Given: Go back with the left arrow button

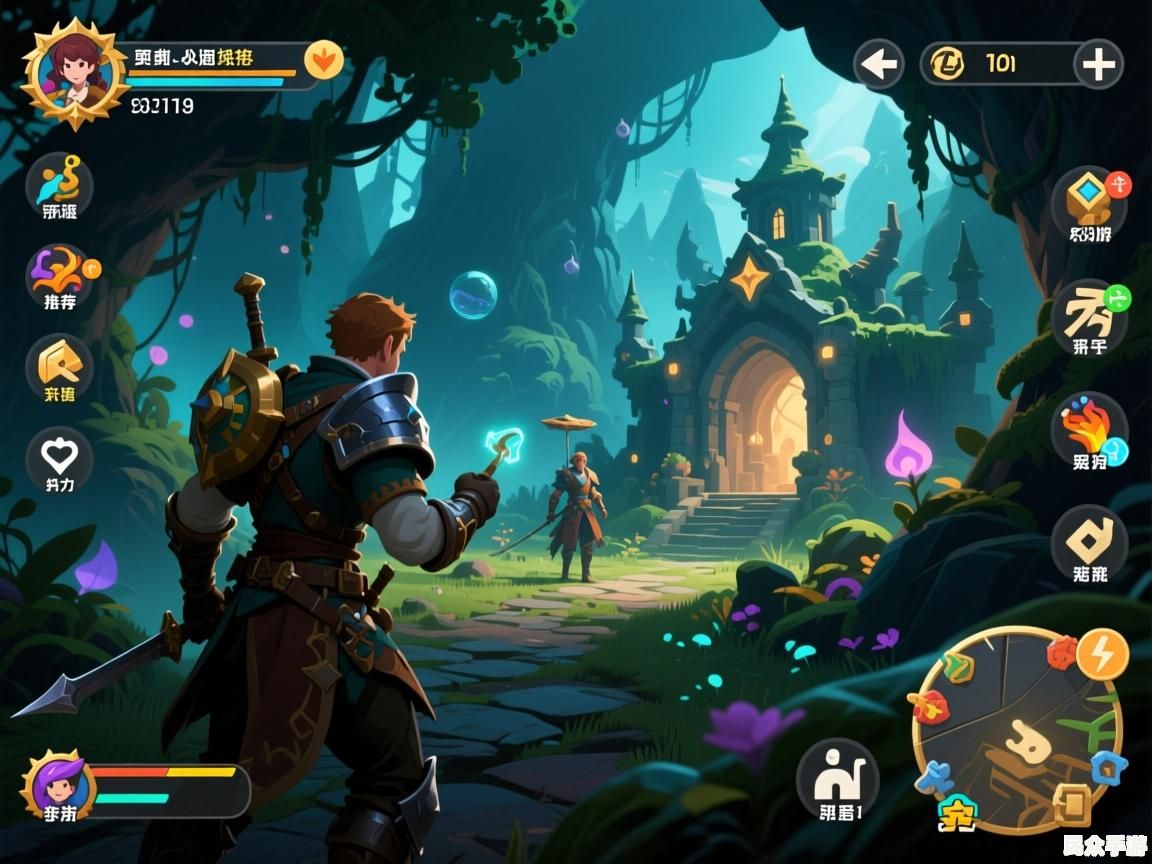Looking at the screenshot, I should (x=879, y=65).
